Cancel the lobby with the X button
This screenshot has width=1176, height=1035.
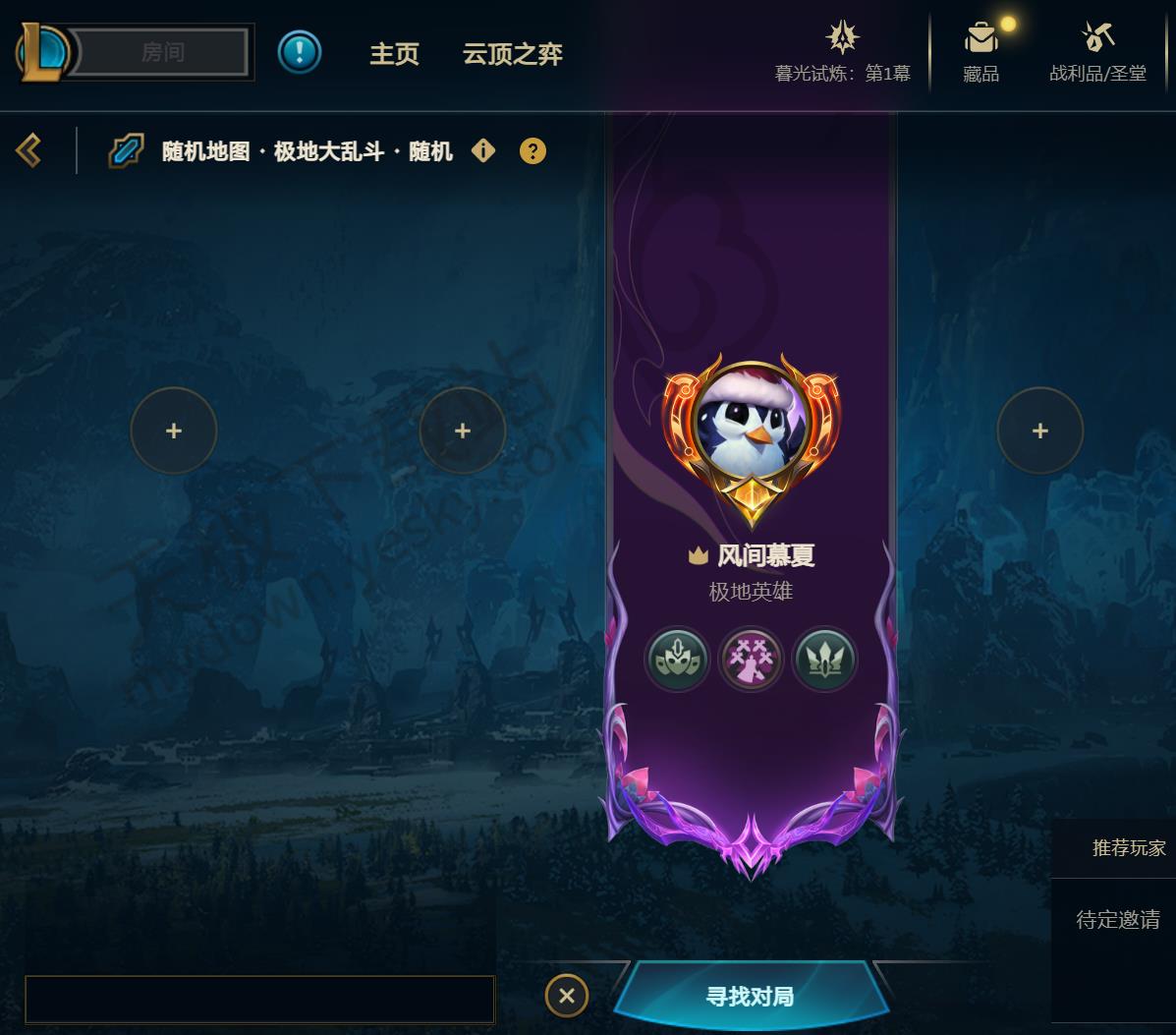tap(567, 996)
